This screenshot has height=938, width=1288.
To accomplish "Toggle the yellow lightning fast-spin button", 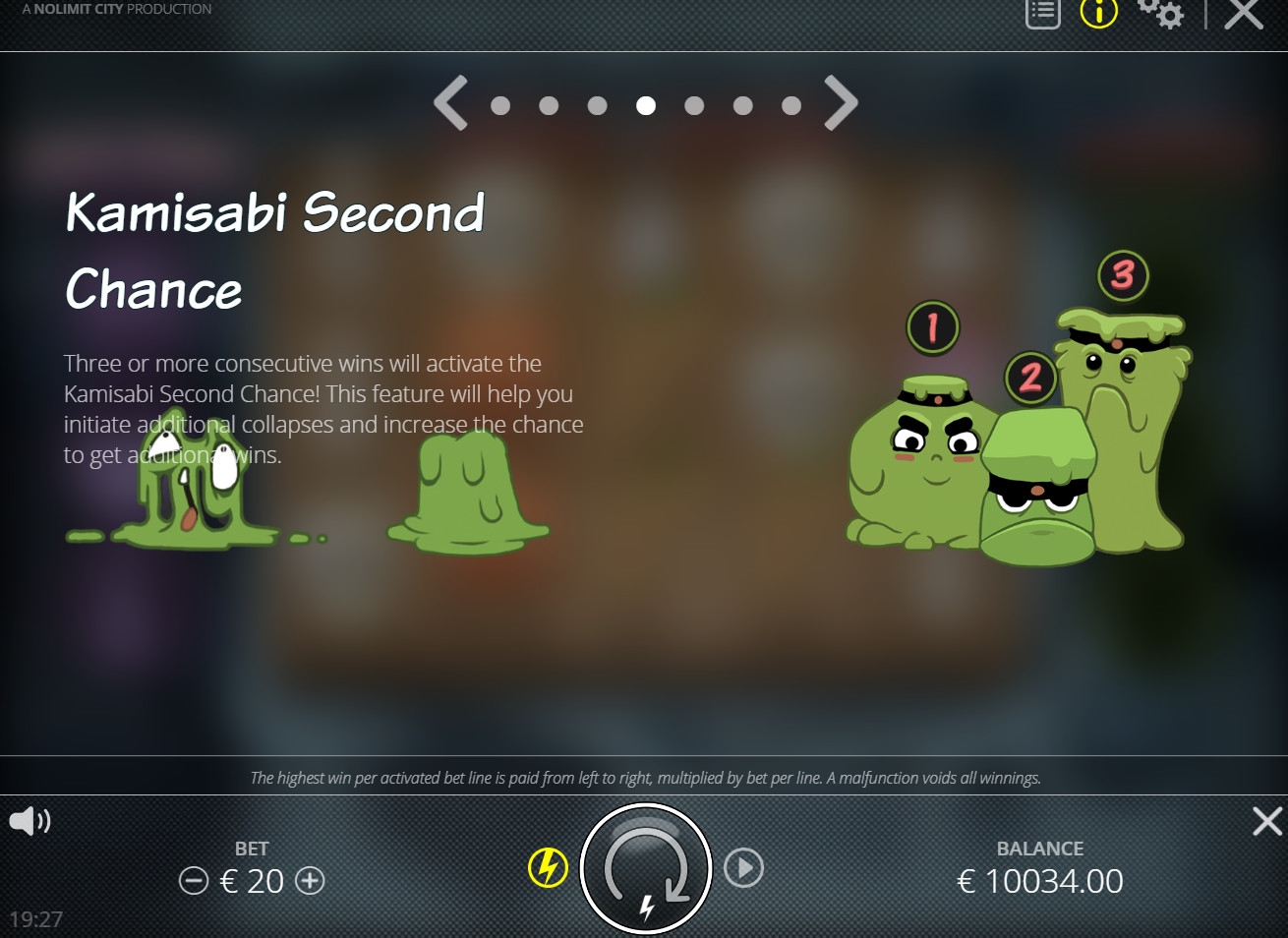I will click(x=548, y=868).
